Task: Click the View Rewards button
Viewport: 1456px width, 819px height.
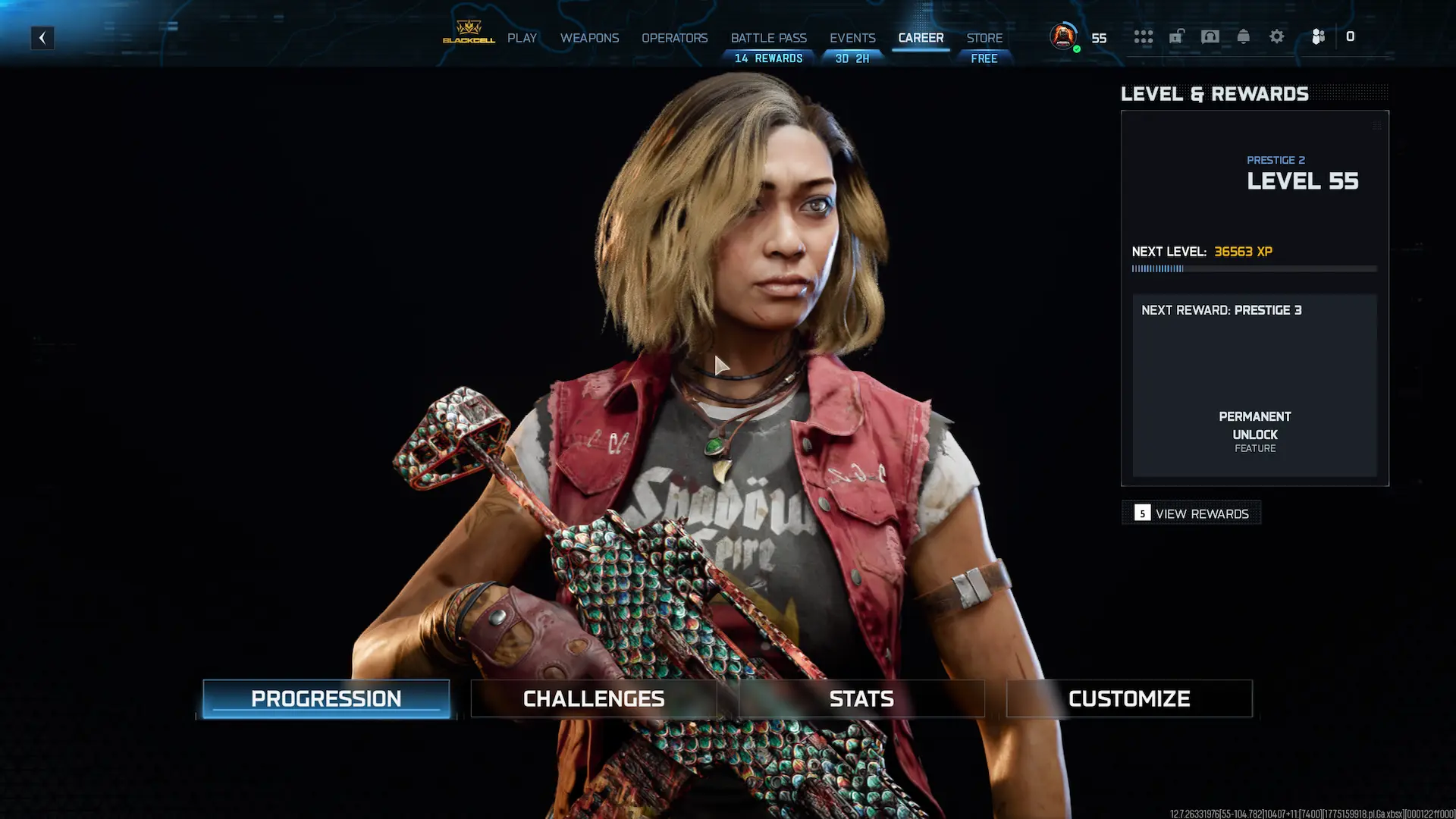Action: click(1191, 513)
